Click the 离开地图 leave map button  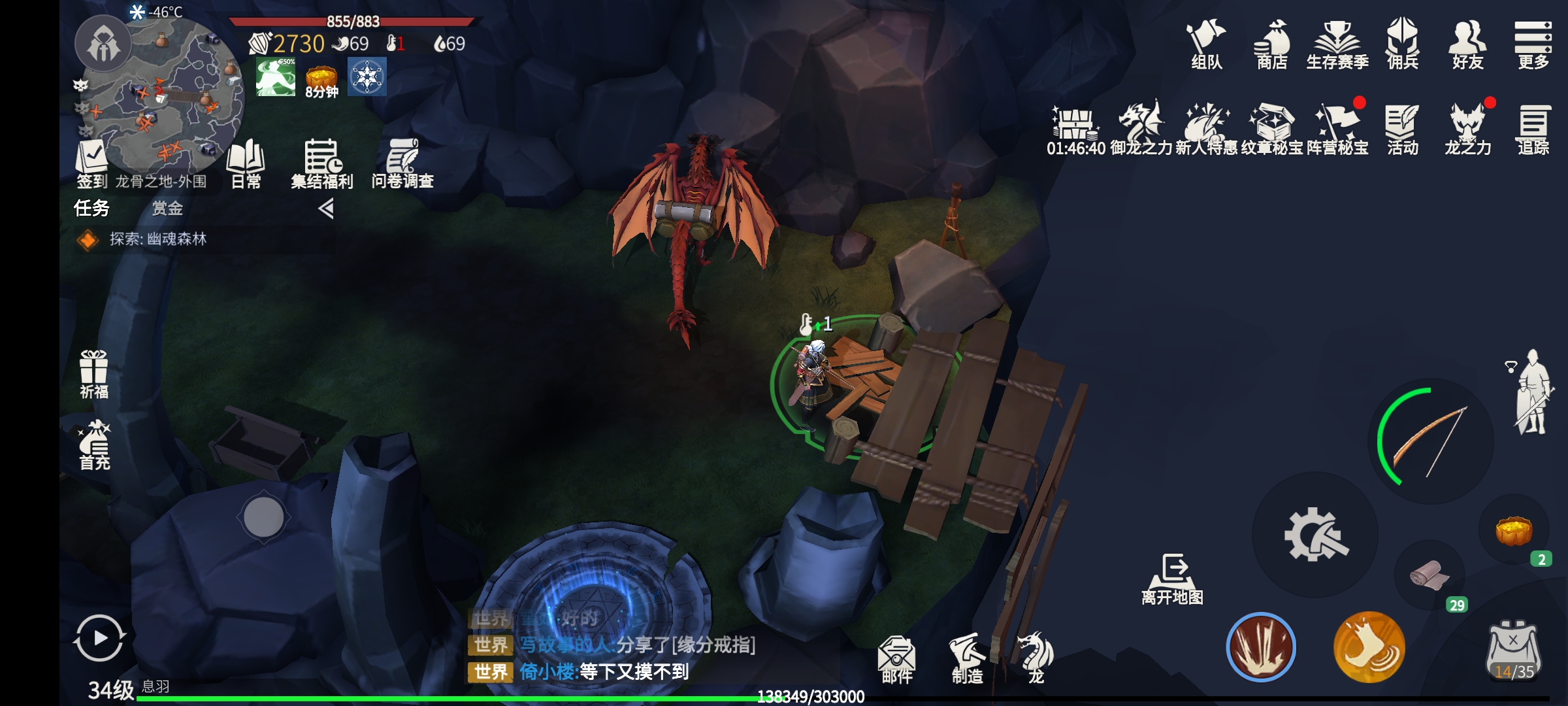click(1173, 579)
